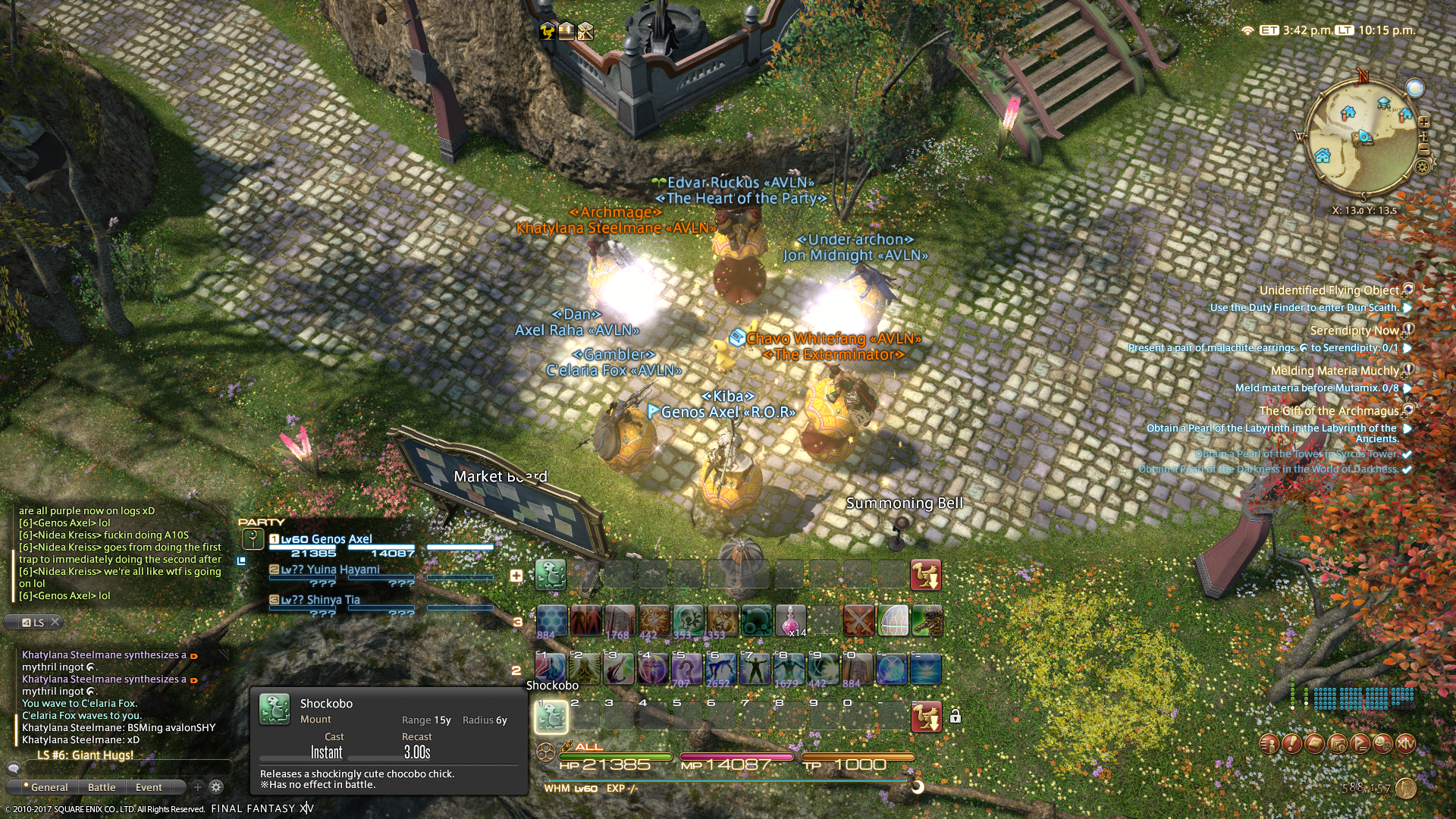1456x819 pixels.
Task: Click the minimap zoom-in plus button
Action: (x=1424, y=122)
